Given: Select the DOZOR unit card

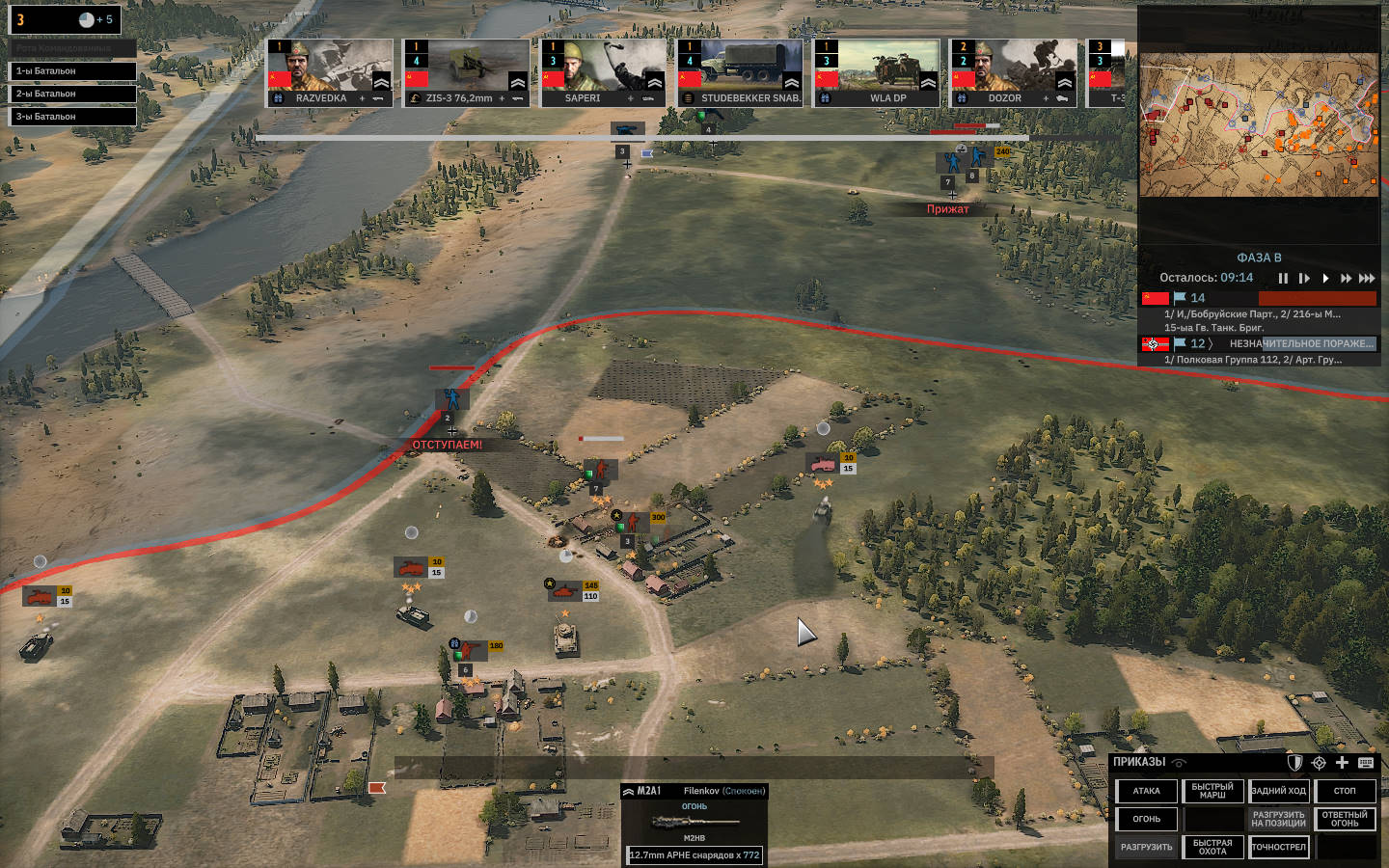Looking at the screenshot, I should (x=1013, y=72).
